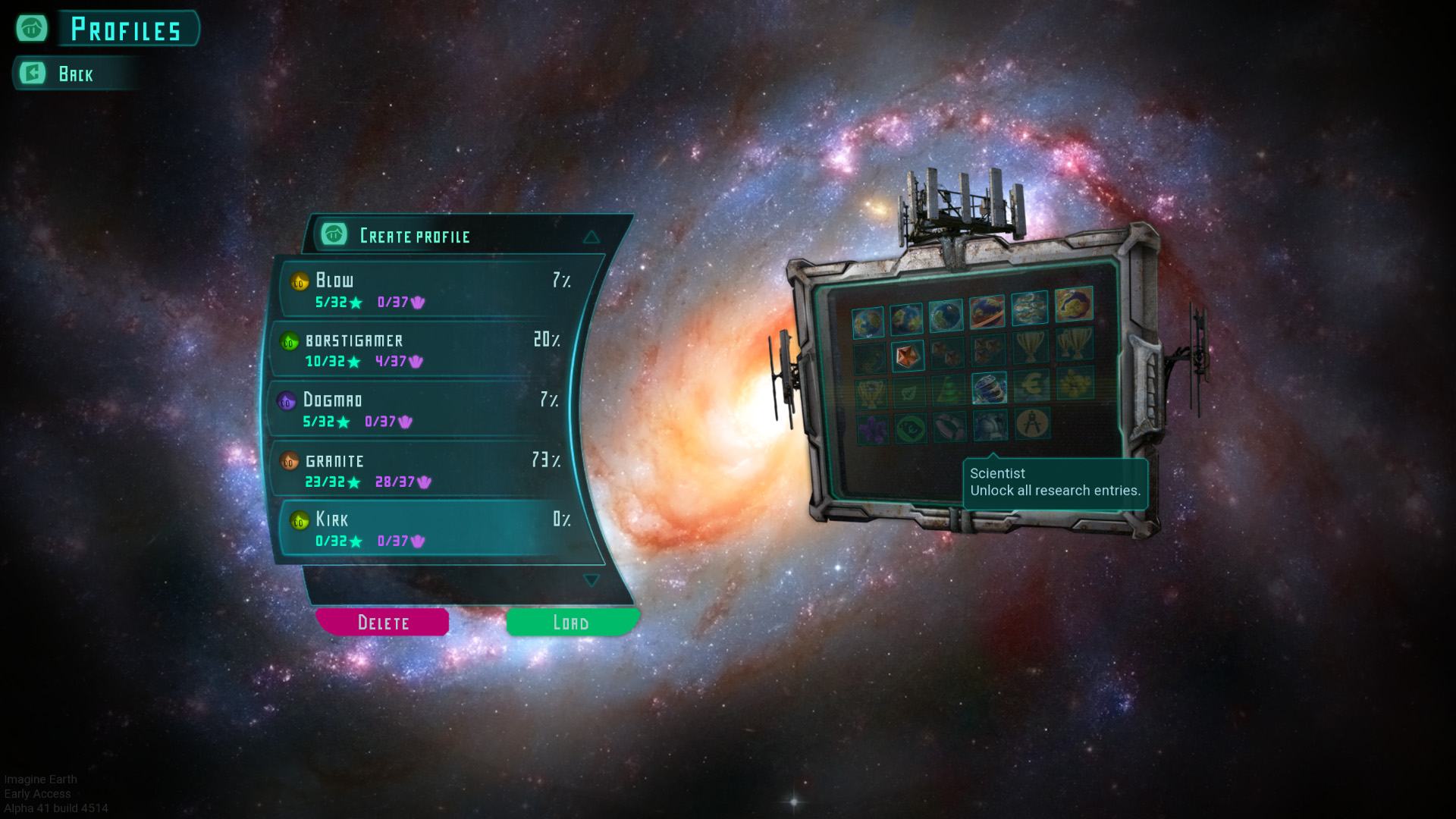Select the Dogmao profile
The height and width of the screenshot is (819, 1456).
(x=421, y=409)
